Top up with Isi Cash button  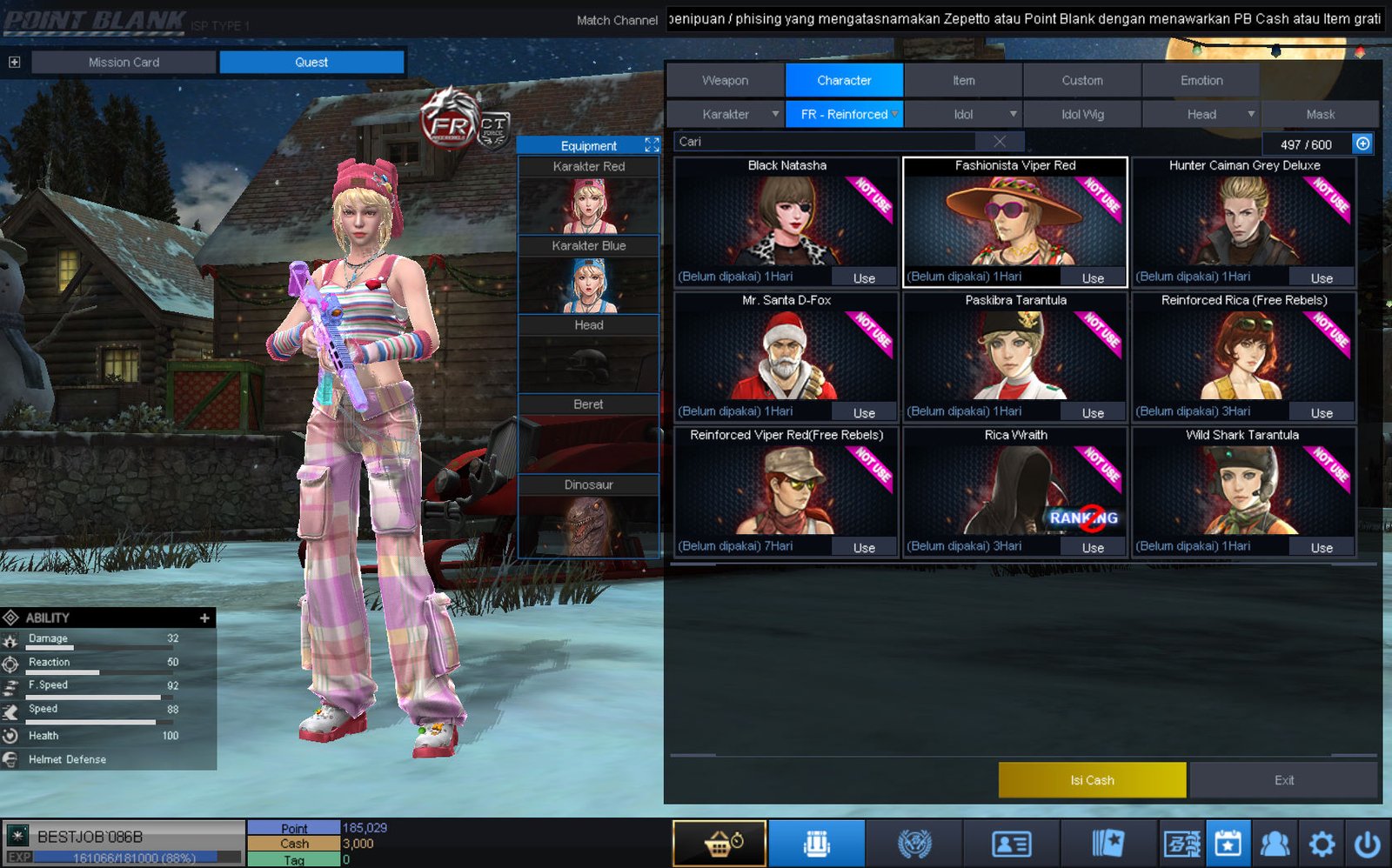[1092, 780]
